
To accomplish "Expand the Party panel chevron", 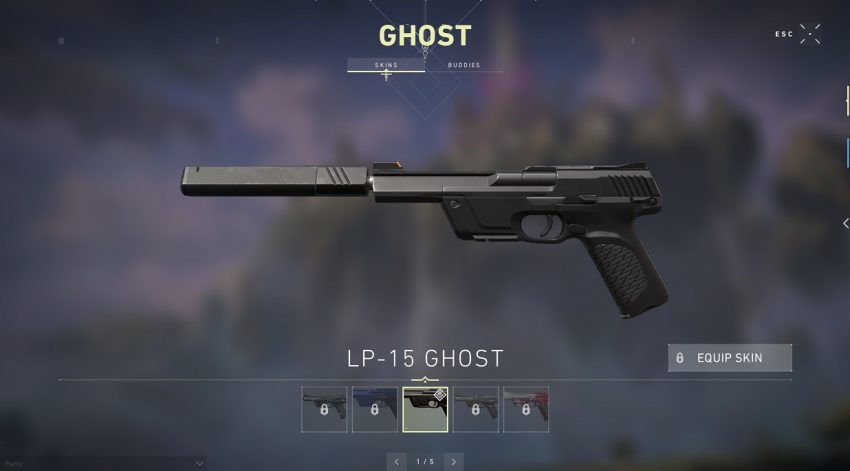I will 200,464.
